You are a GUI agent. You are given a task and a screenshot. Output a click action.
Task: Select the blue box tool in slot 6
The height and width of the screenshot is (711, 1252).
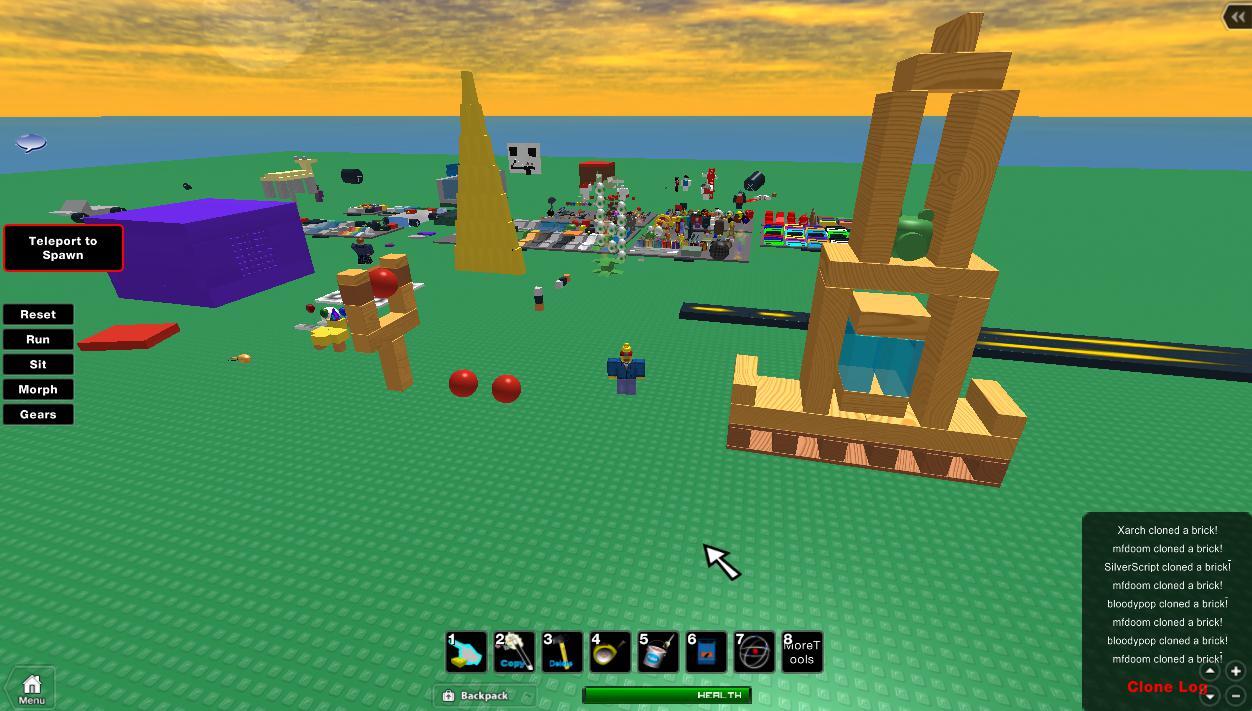click(x=706, y=652)
